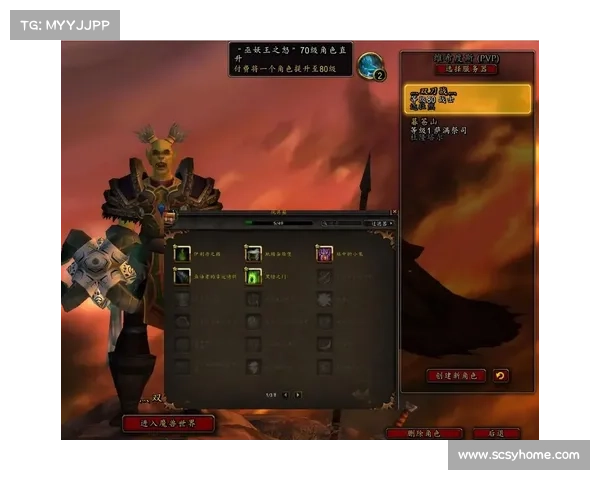The image size is (600, 480).
Task: Go to the next collection page
Action: tap(298, 394)
